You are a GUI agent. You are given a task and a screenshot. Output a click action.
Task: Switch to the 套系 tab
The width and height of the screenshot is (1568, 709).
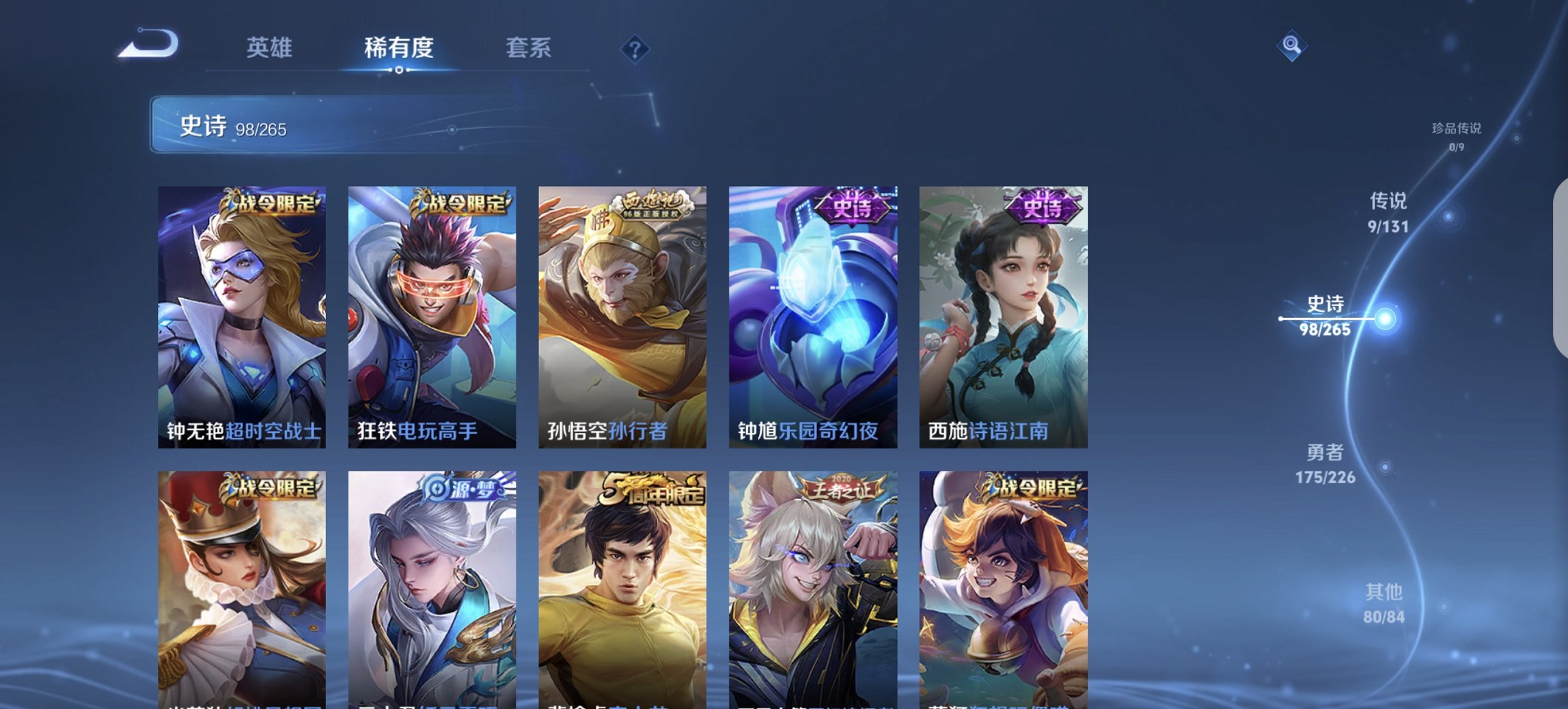[x=528, y=48]
